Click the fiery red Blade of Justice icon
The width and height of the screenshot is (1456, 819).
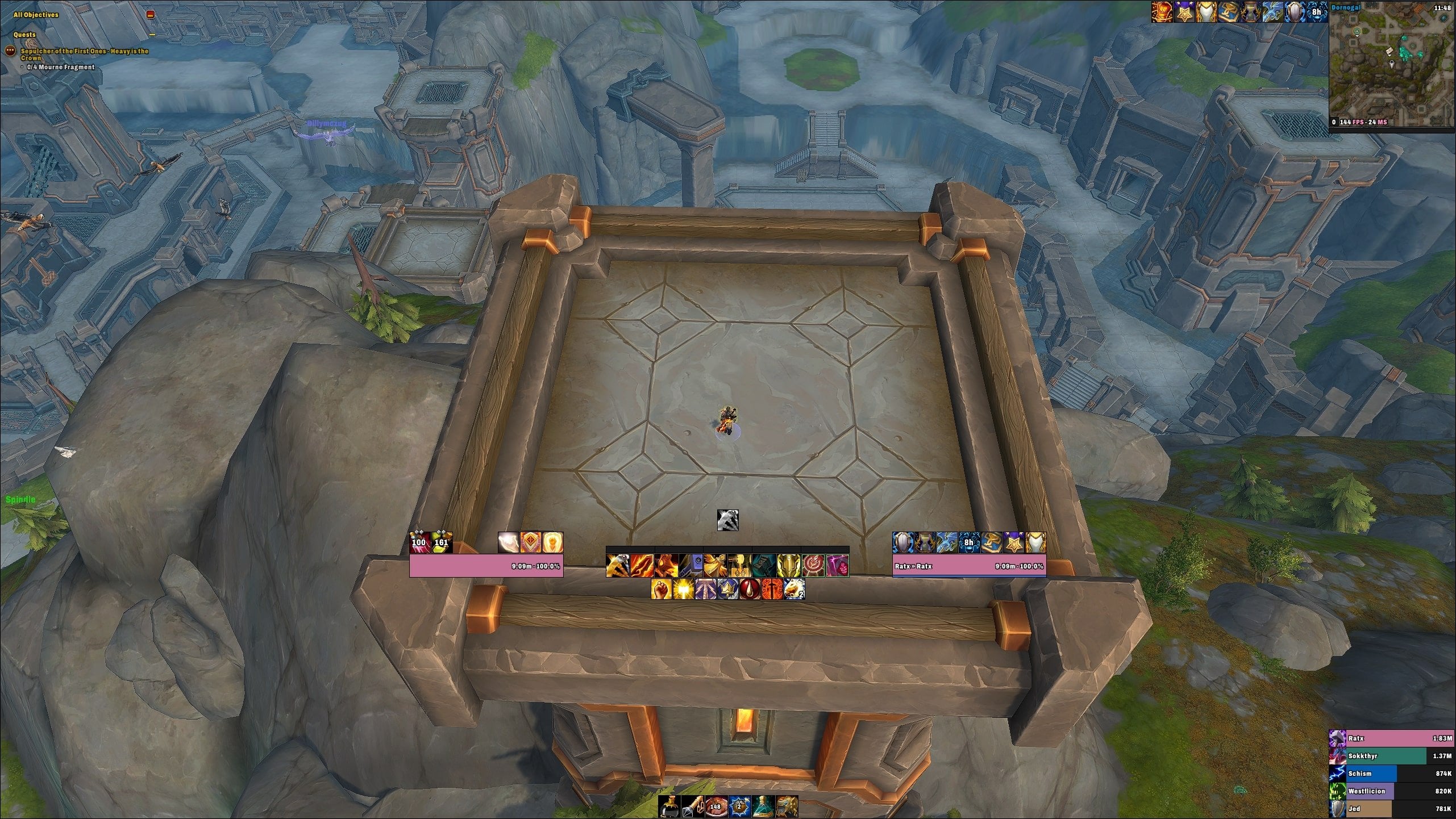click(x=642, y=567)
